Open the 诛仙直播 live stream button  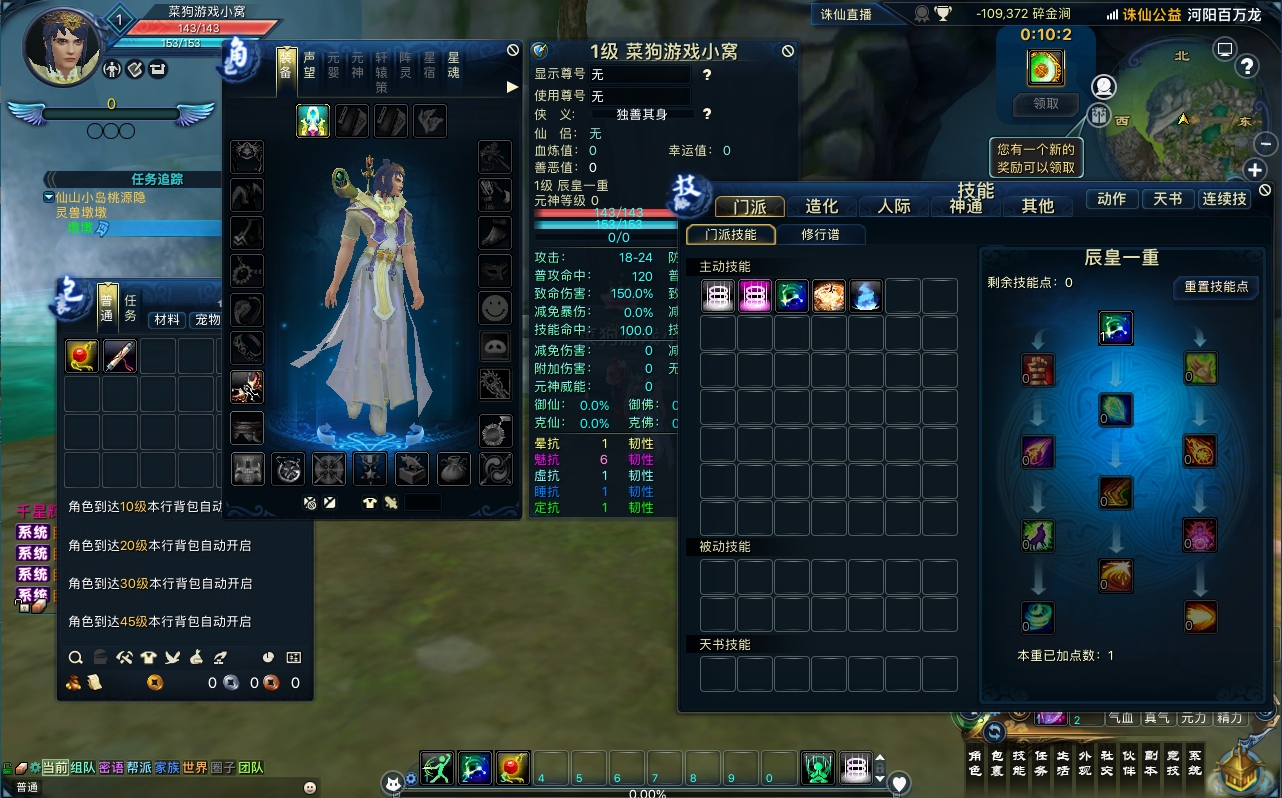[846, 14]
